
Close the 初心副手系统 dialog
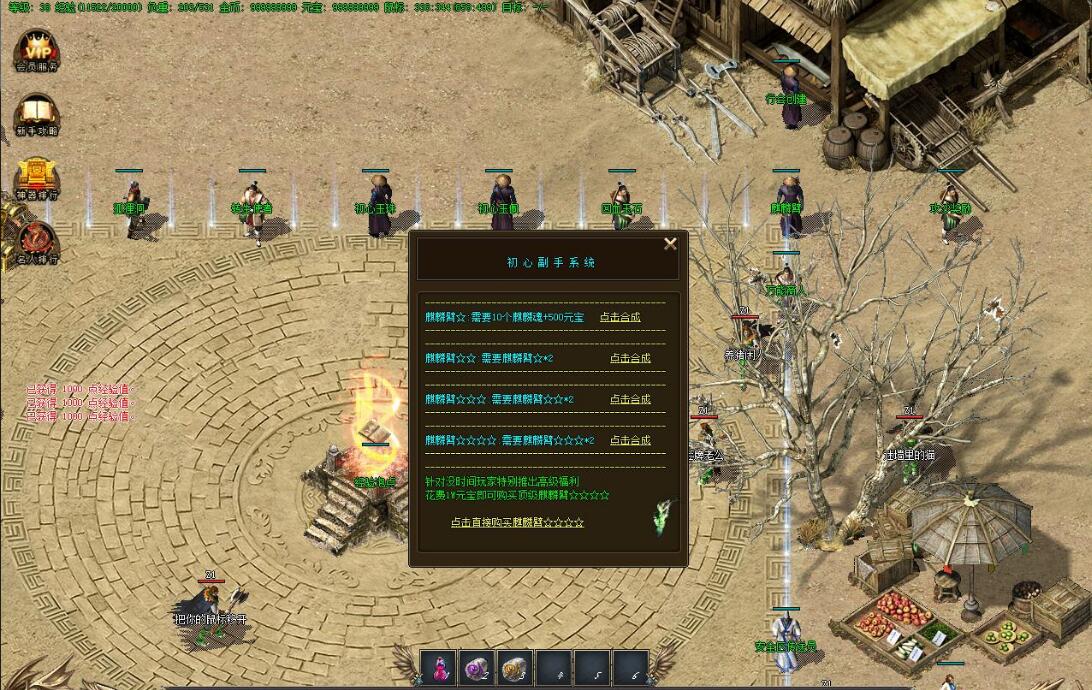(670, 243)
